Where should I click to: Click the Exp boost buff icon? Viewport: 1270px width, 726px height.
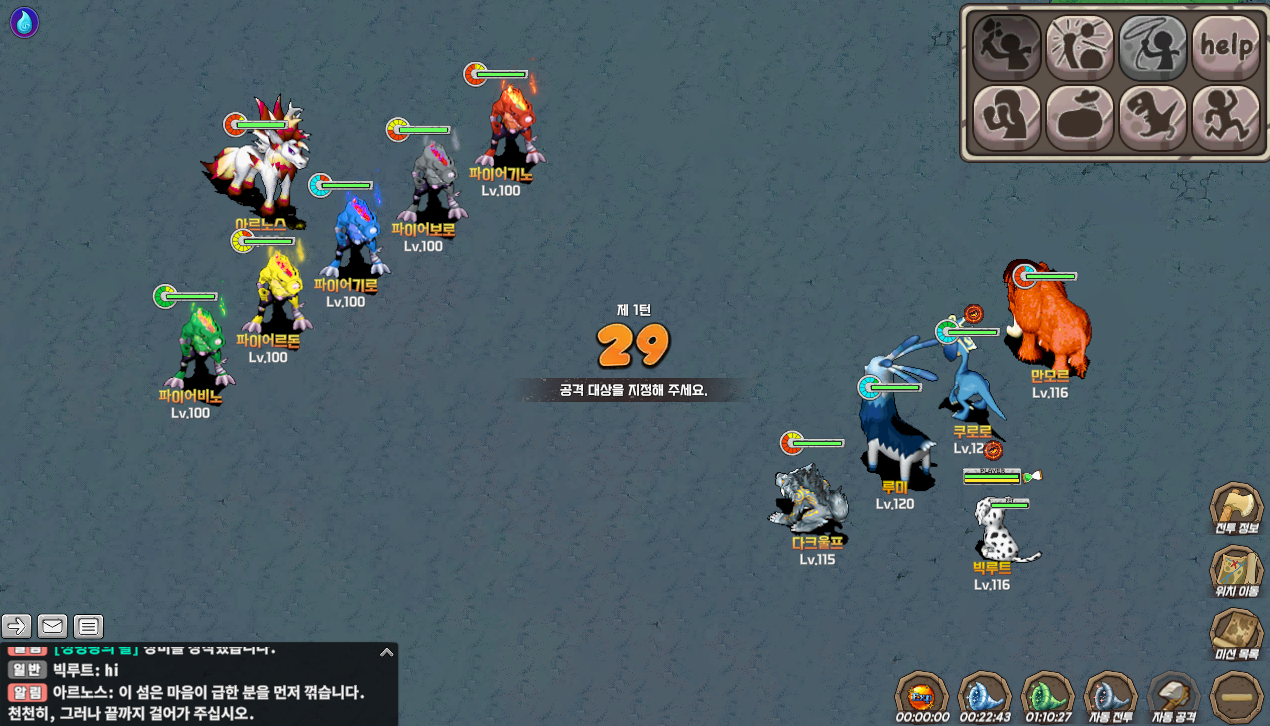point(920,693)
